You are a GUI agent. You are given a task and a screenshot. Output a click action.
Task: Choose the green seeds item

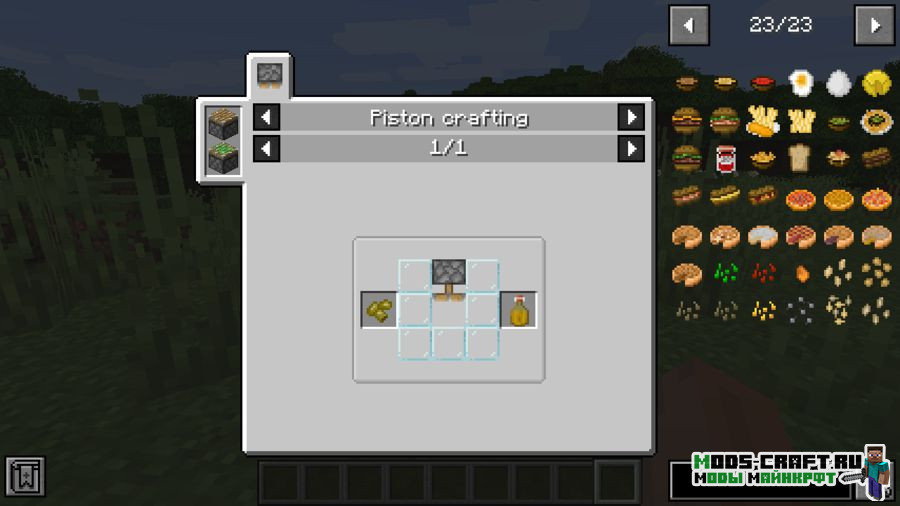(724, 273)
